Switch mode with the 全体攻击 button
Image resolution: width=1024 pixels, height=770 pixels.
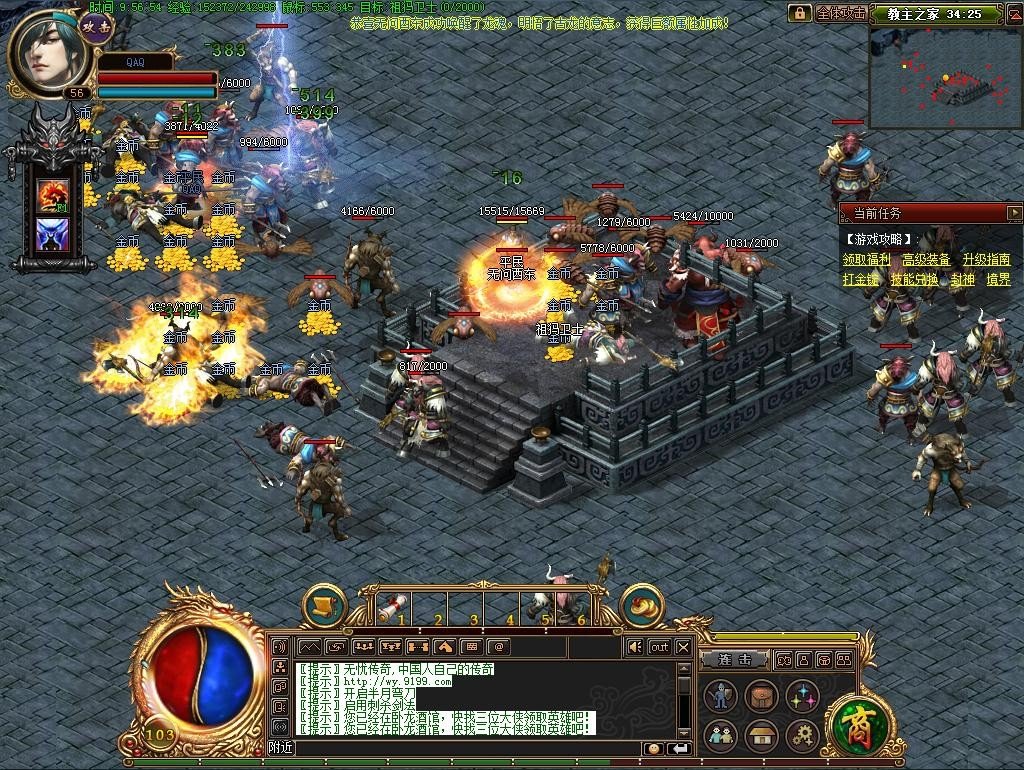[x=839, y=13]
